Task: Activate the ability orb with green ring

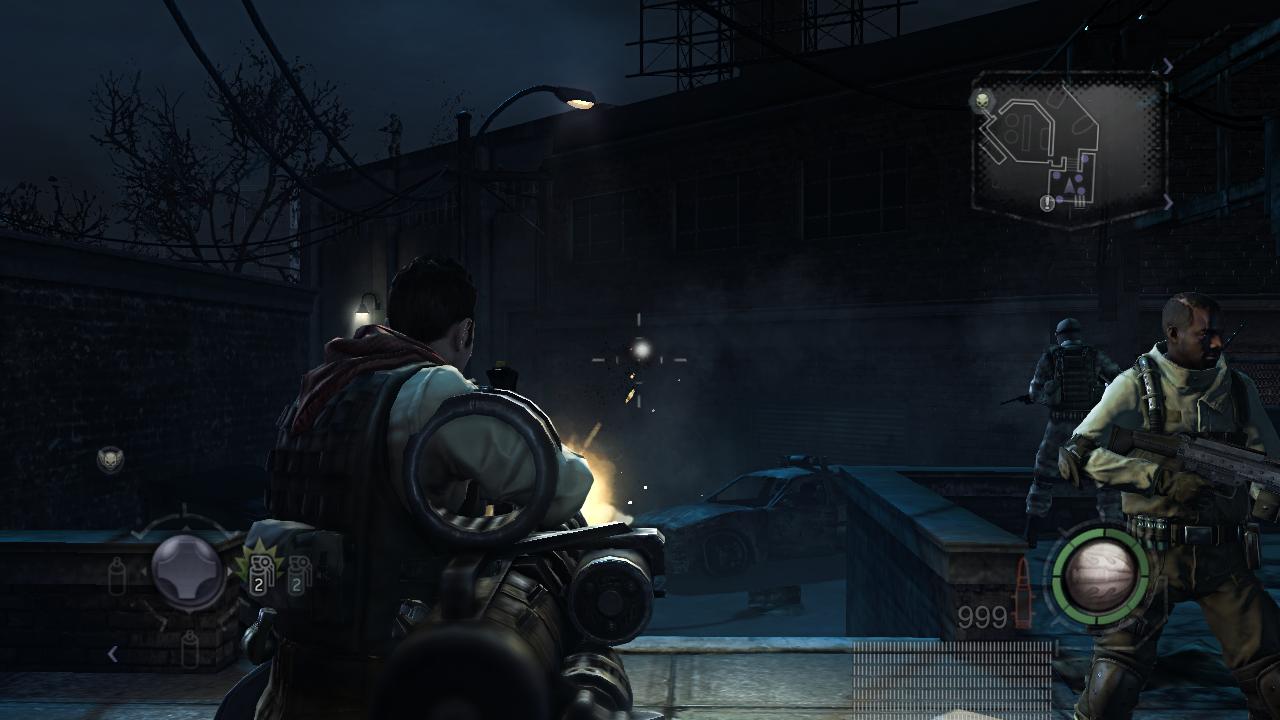Action: point(1100,577)
